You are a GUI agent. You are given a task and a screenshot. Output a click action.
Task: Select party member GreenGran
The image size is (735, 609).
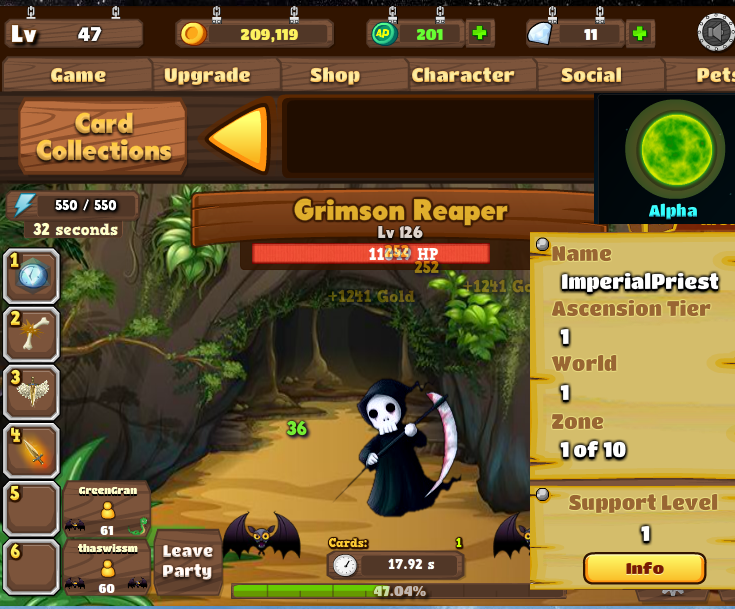tap(106, 509)
